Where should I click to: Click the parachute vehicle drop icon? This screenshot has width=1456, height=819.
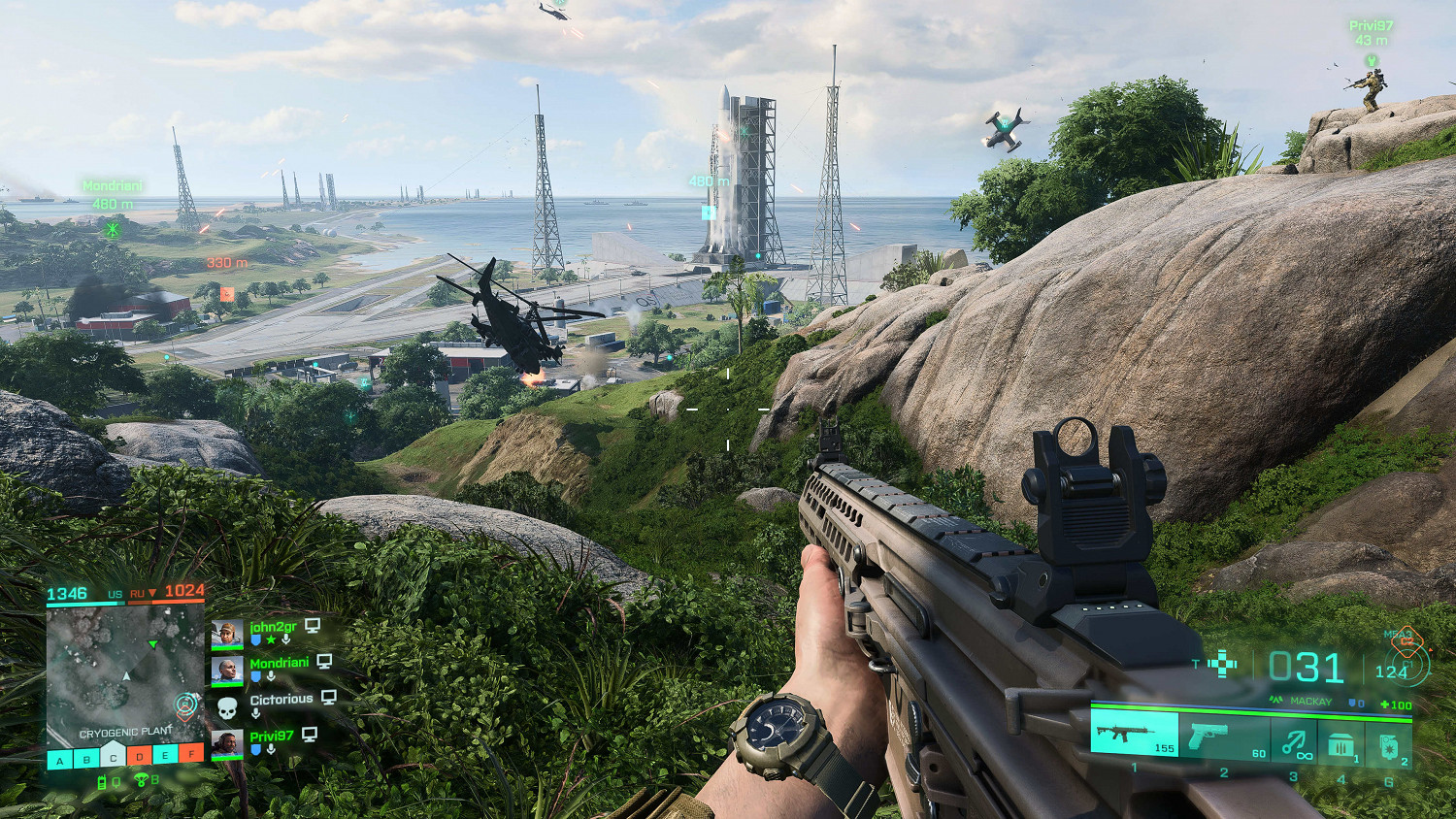tap(141, 780)
